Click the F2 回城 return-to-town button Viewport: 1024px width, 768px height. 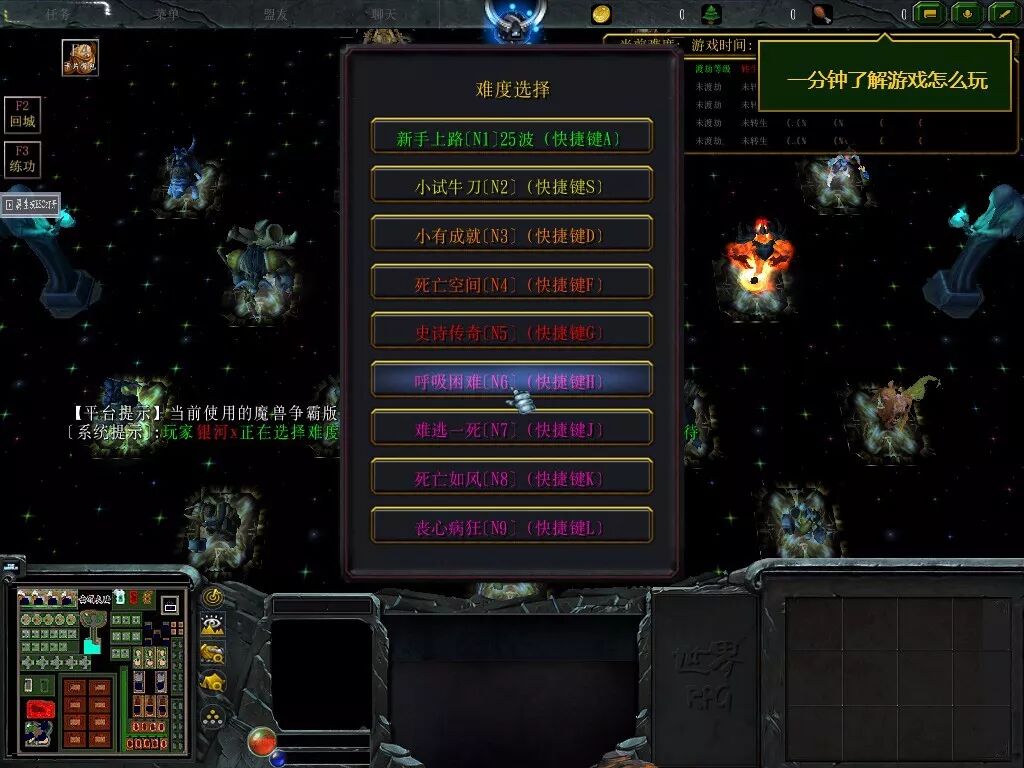point(22,114)
